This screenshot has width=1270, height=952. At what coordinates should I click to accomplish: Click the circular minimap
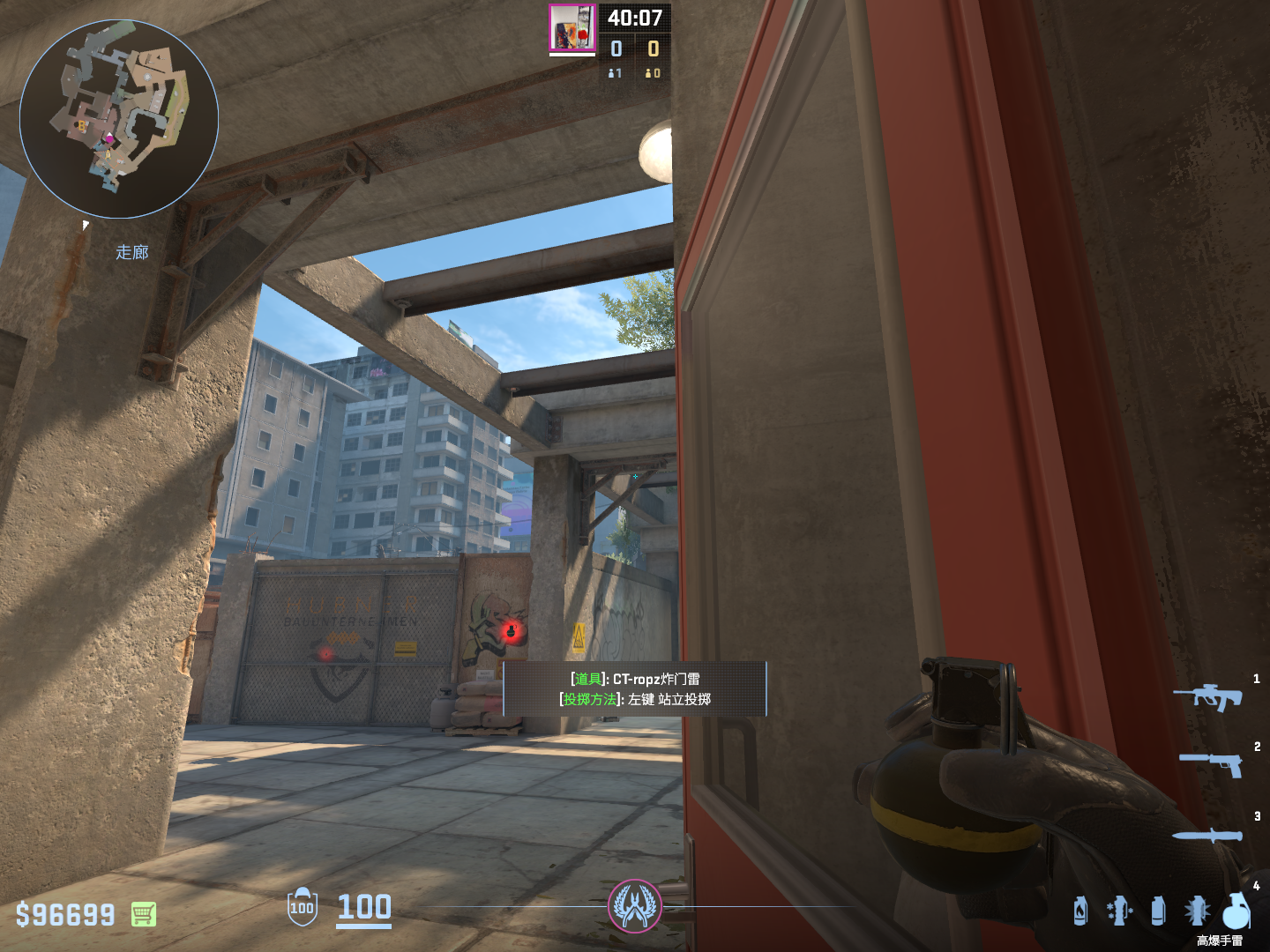[119, 119]
